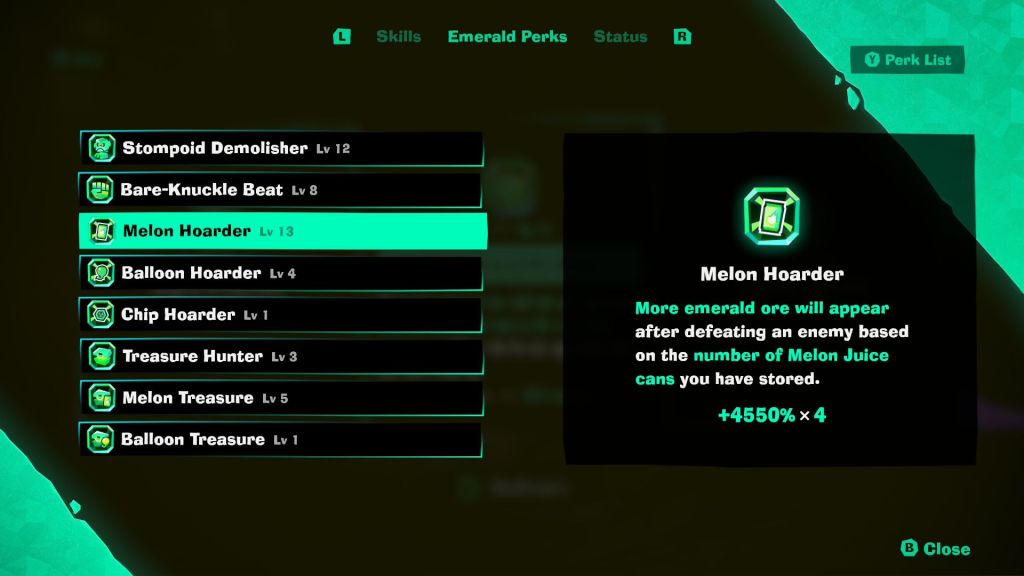Pick the Chip Hoarder perk
Viewport: 1024px width, 576px height.
(281, 315)
